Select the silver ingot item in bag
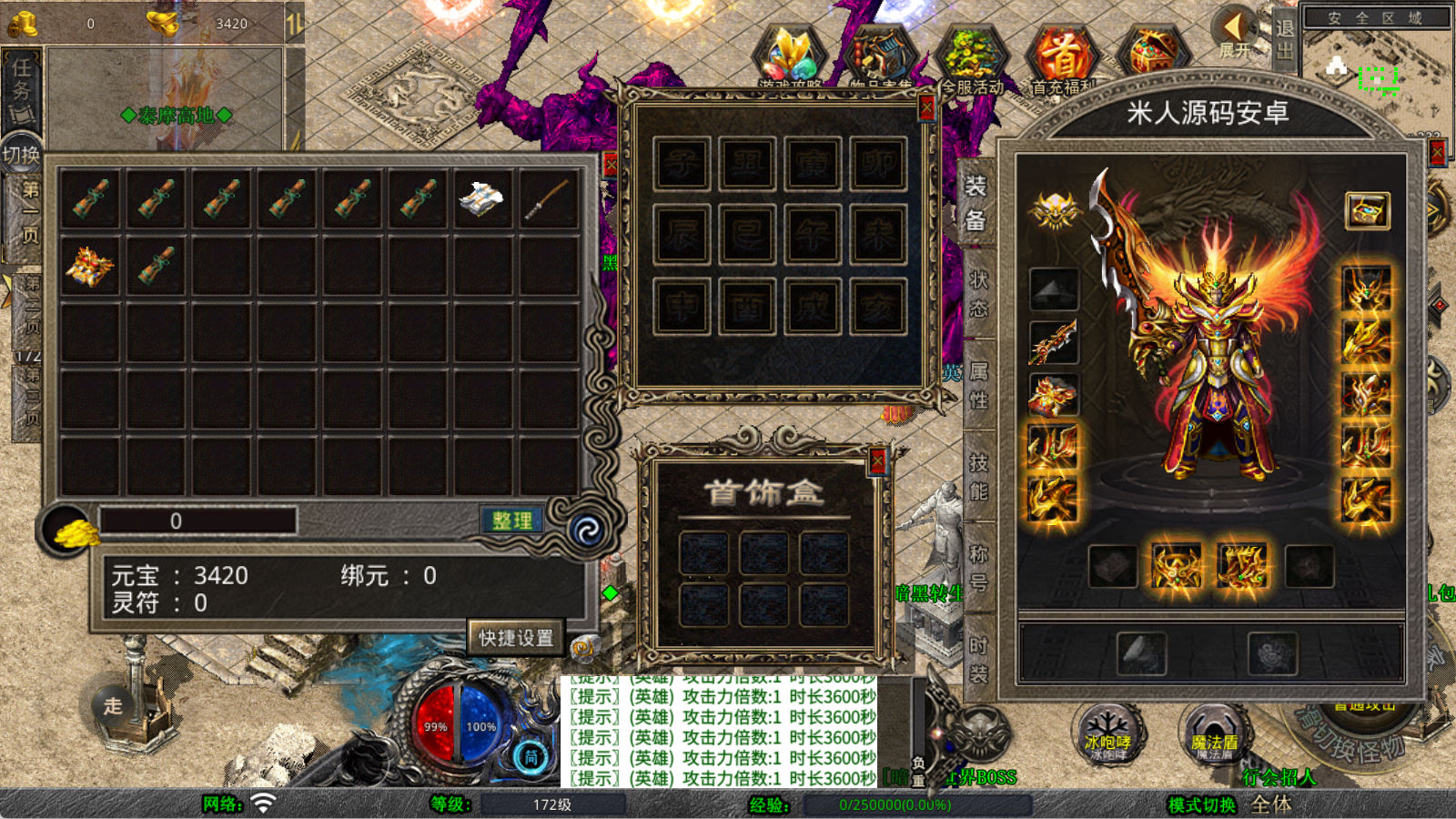Screen dimensions: 1456x819 click(x=481, y=197)
